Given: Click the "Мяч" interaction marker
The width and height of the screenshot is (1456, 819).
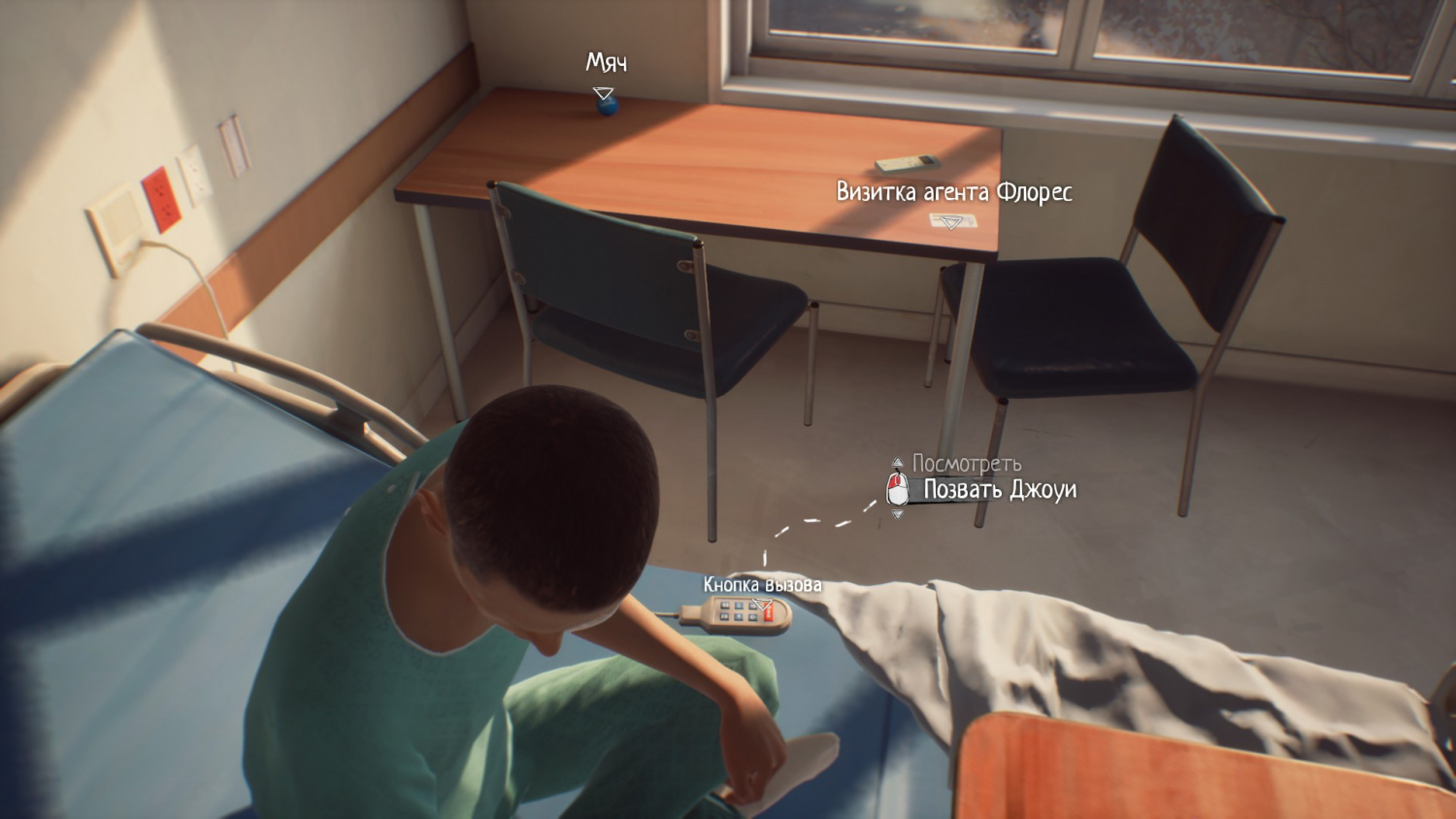Looking at the screenshot, I should pyautogui.click(x=604, y=94).
